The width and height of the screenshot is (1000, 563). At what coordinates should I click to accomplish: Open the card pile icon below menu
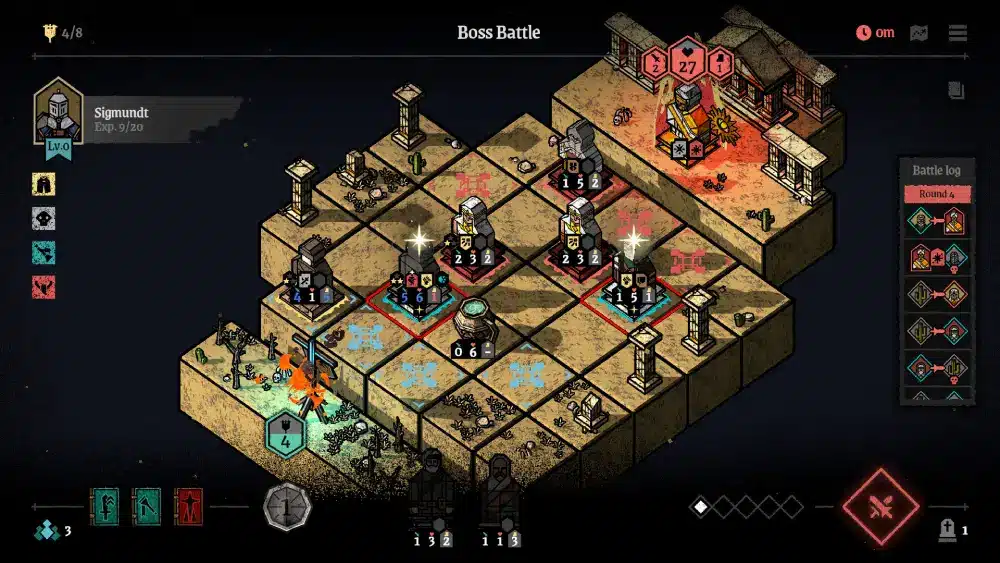click(x=957, y=90)
